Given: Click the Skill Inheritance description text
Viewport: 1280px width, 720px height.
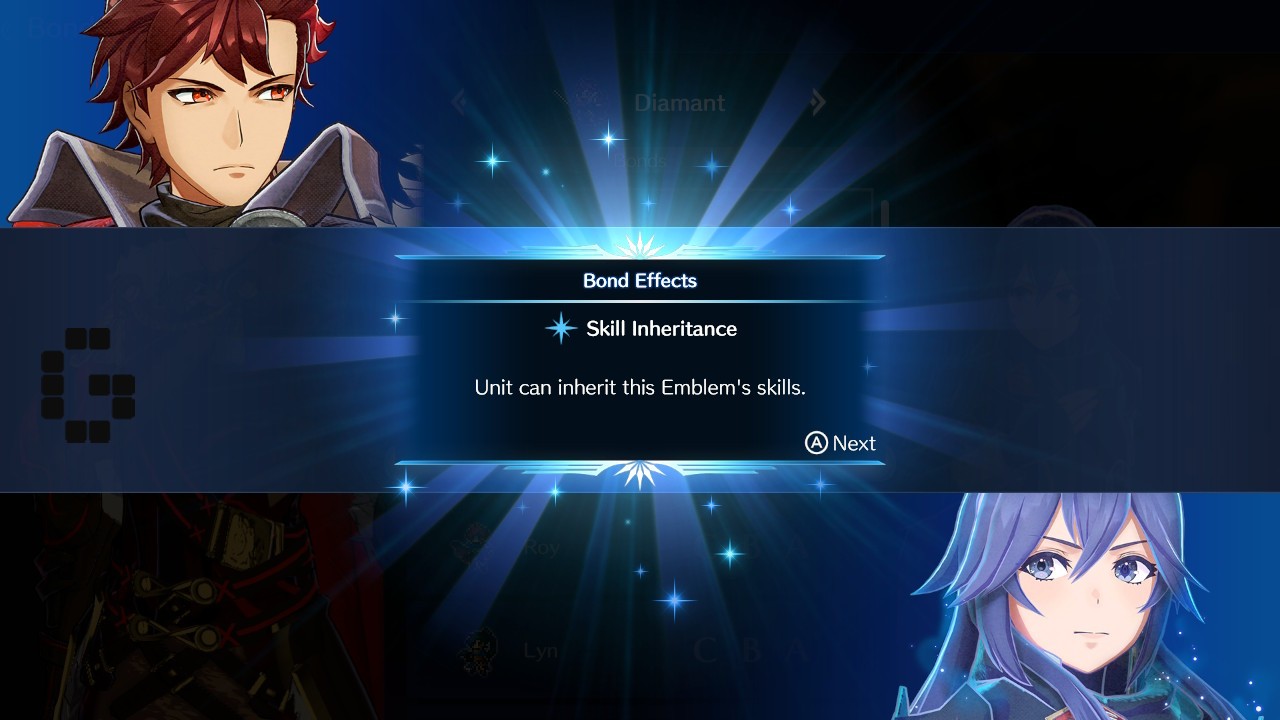Looking at the screenshot, I should click(x=640, y=387).
